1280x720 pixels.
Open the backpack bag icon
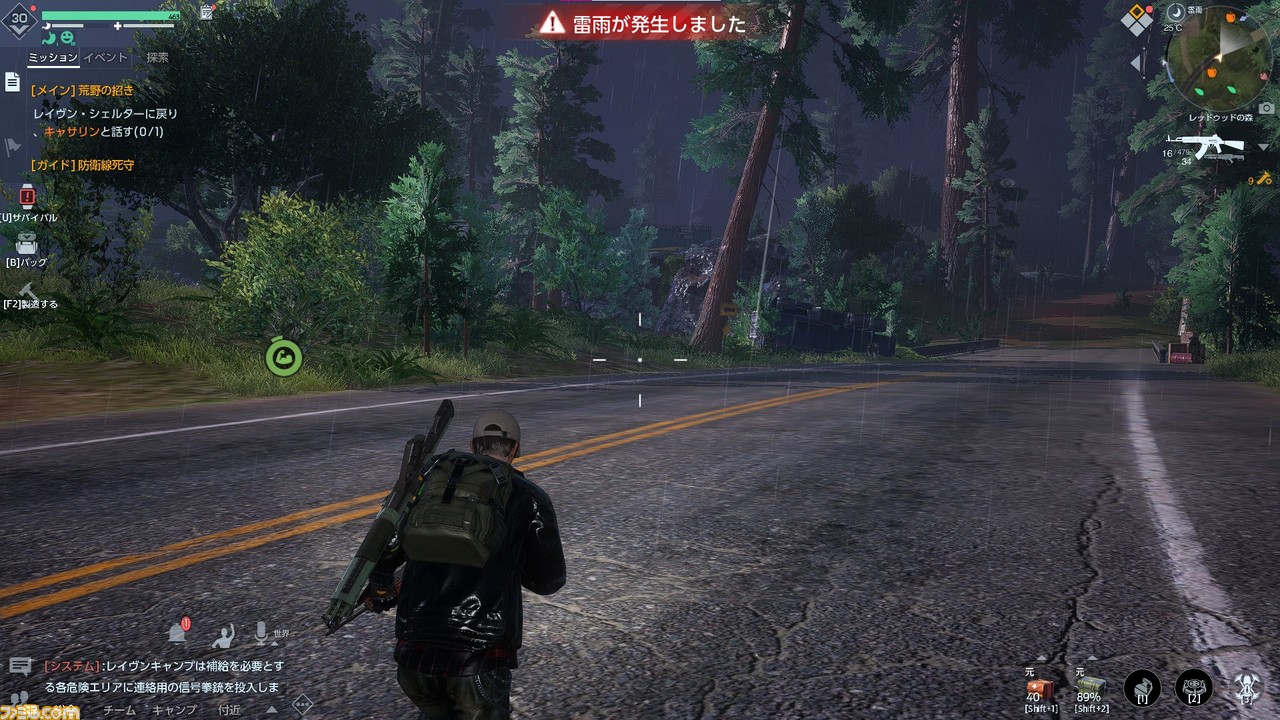25,245
